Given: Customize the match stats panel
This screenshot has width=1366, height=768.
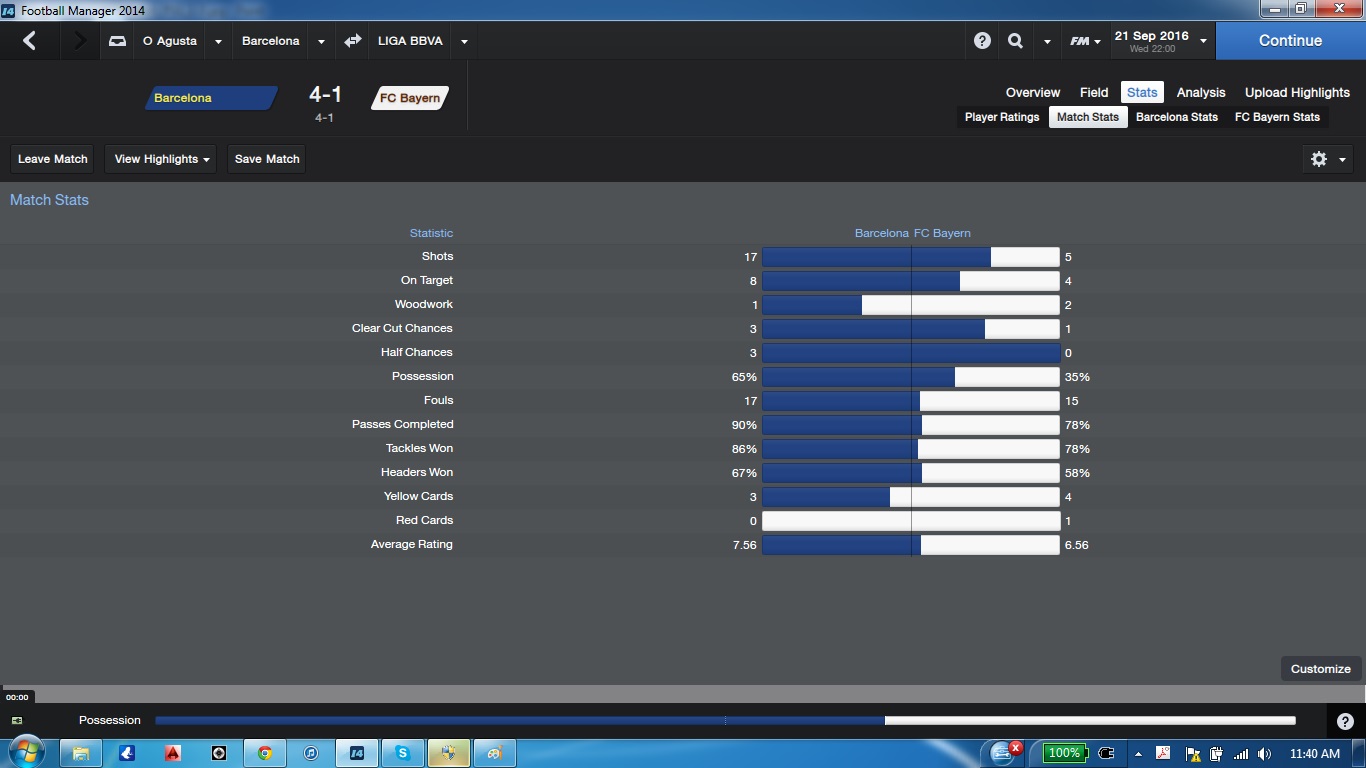Looking at the screenshot, I should click(x=1320, y=669).
